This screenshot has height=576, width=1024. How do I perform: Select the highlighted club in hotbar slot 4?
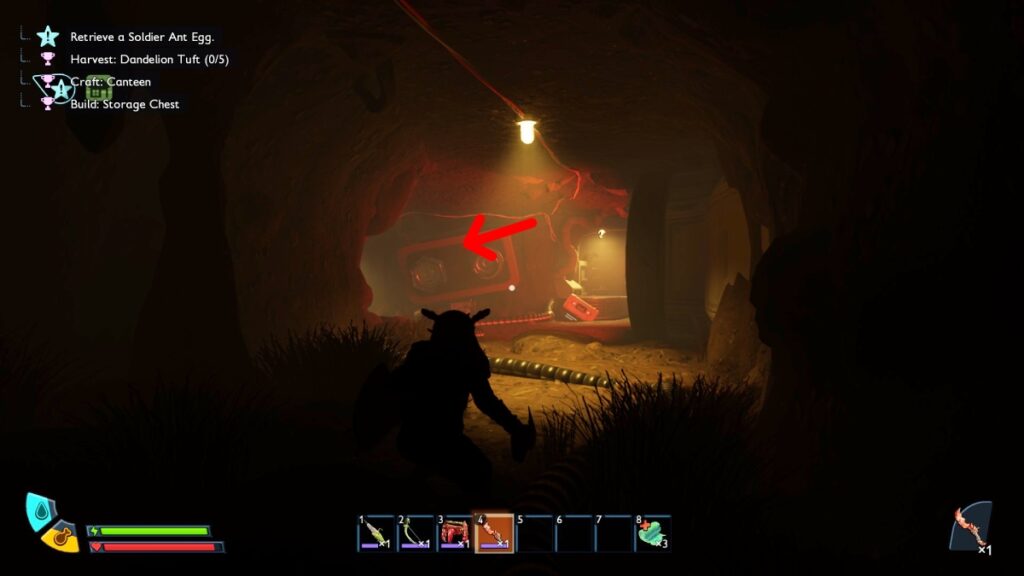point(494,534)
